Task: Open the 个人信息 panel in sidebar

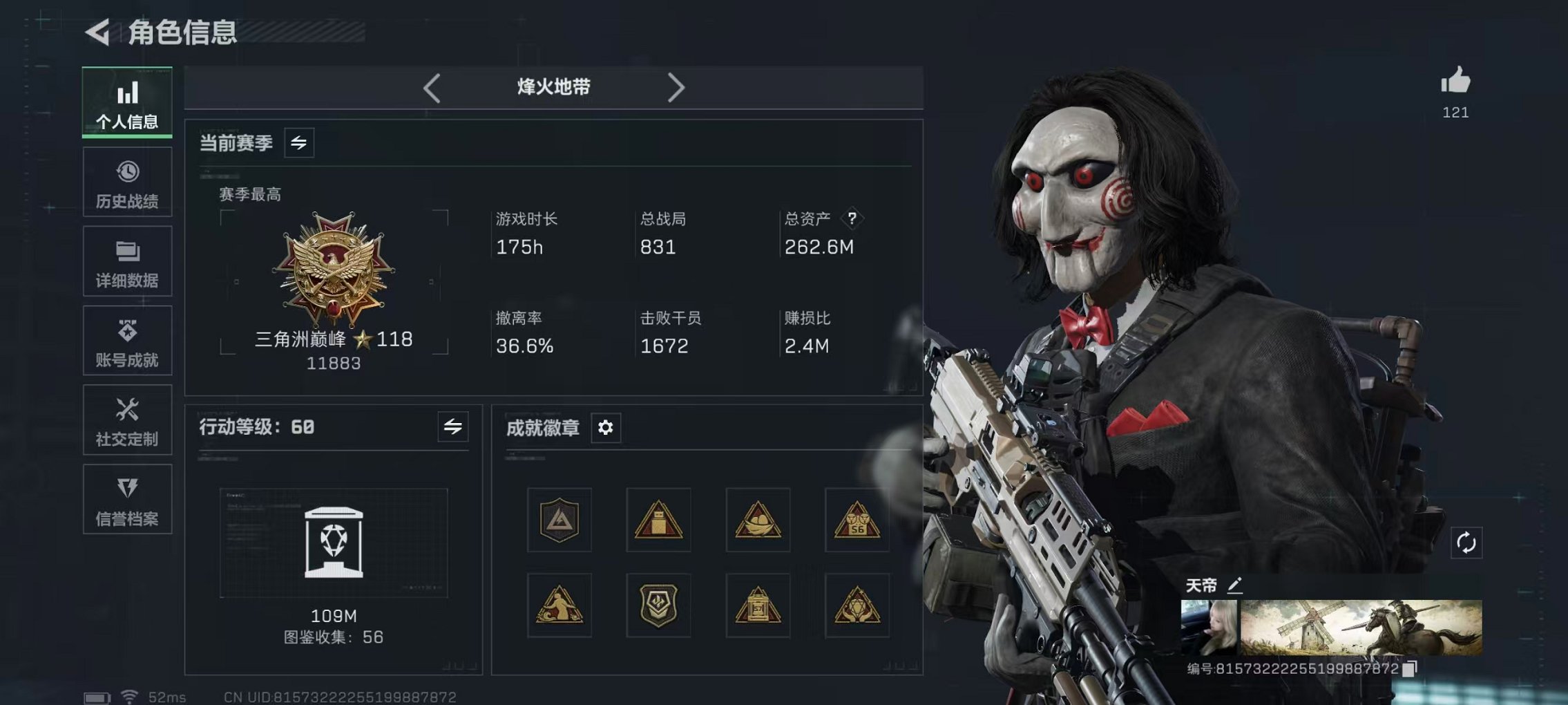Action: (127, 102)
